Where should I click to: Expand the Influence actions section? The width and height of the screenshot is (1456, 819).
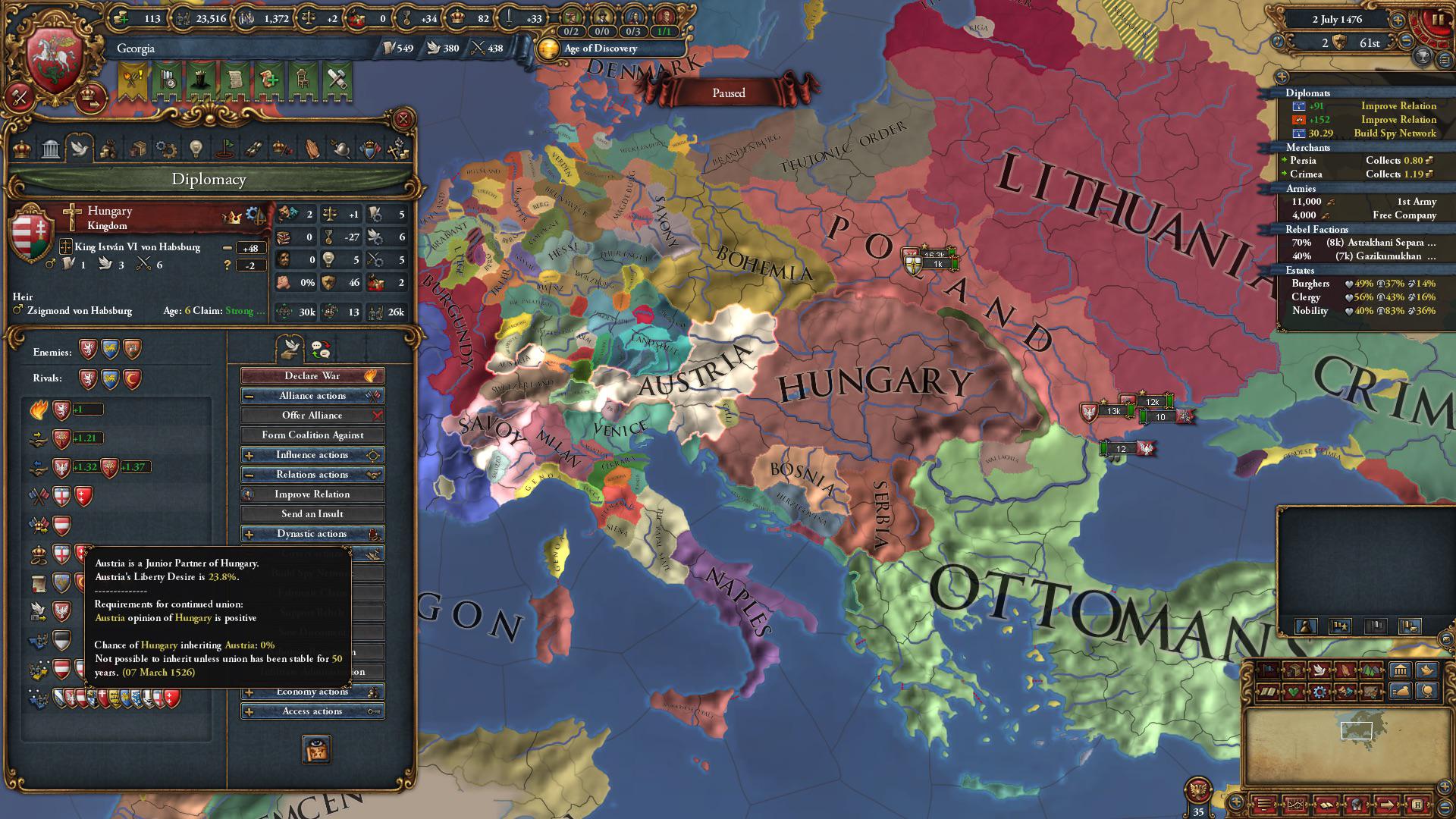[x=312, y=455]
